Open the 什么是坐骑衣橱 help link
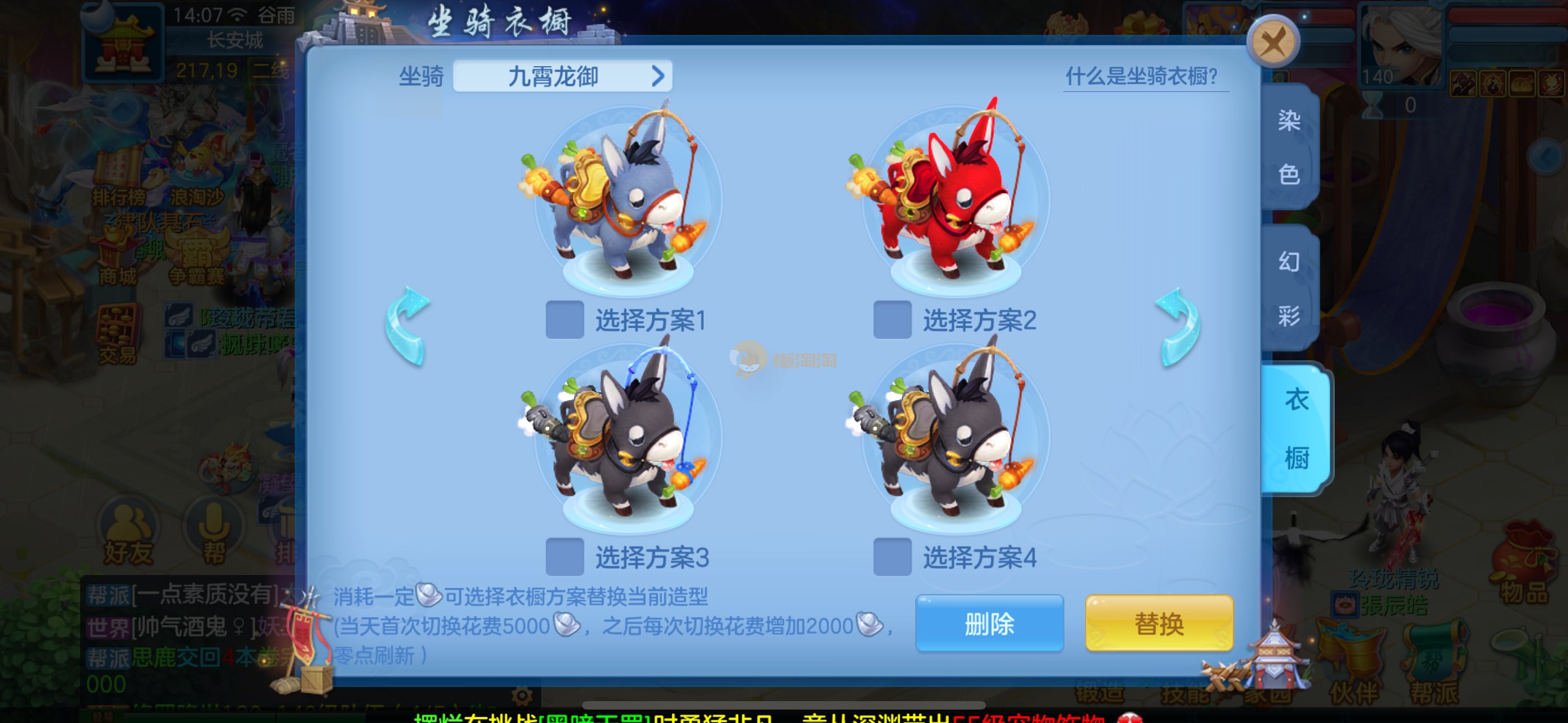Screen dimensions: 1568x723 coord(1142,77)
